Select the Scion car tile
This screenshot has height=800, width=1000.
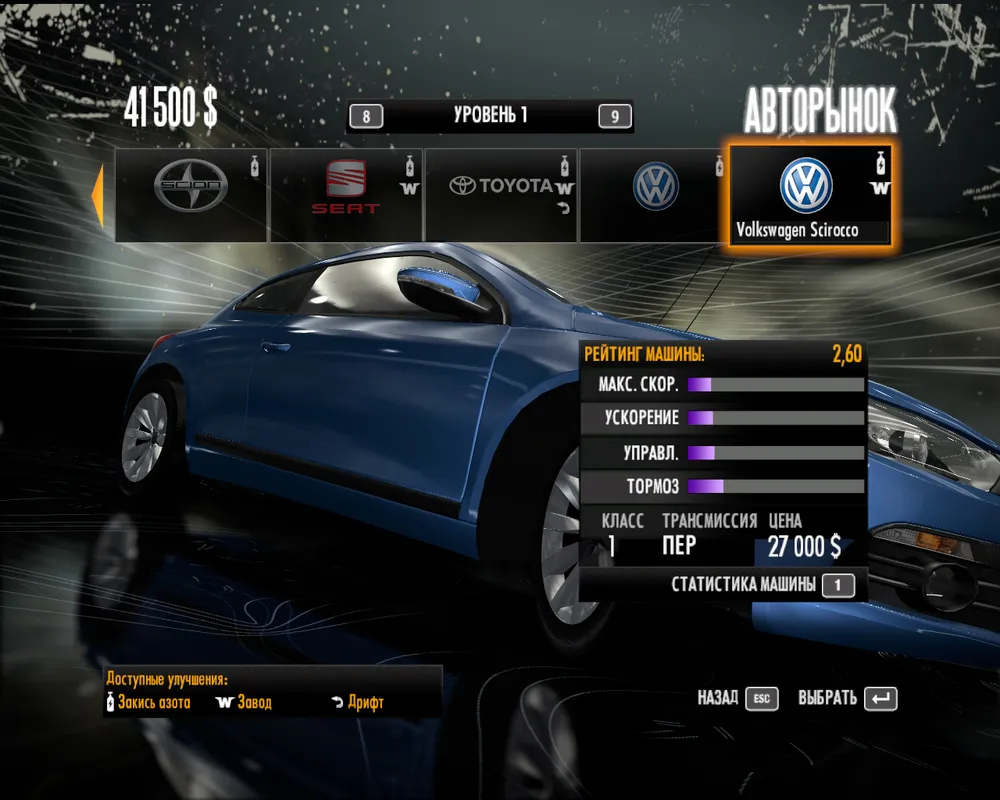coord(191,195)
